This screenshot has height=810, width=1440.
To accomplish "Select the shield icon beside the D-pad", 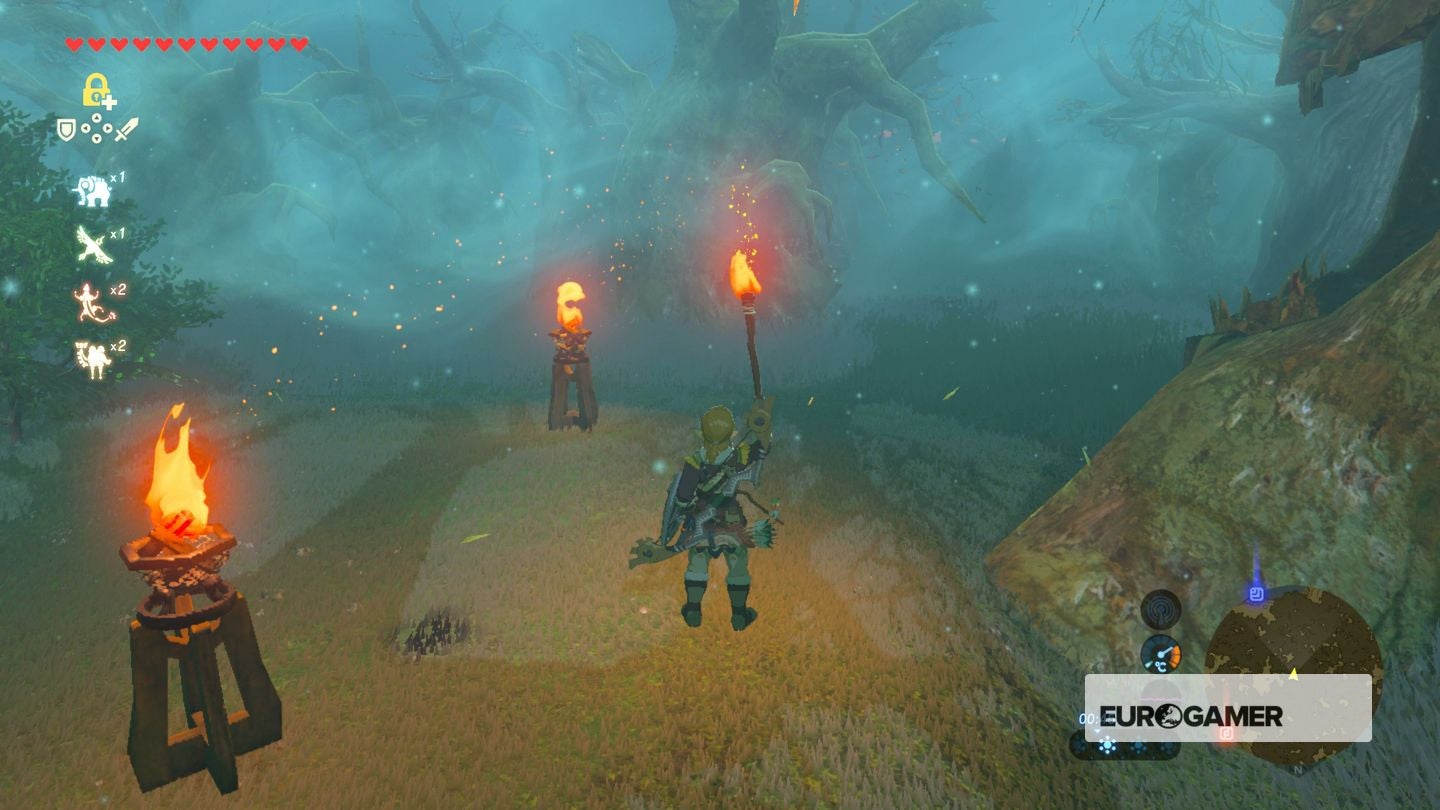I will pos(67,131).
